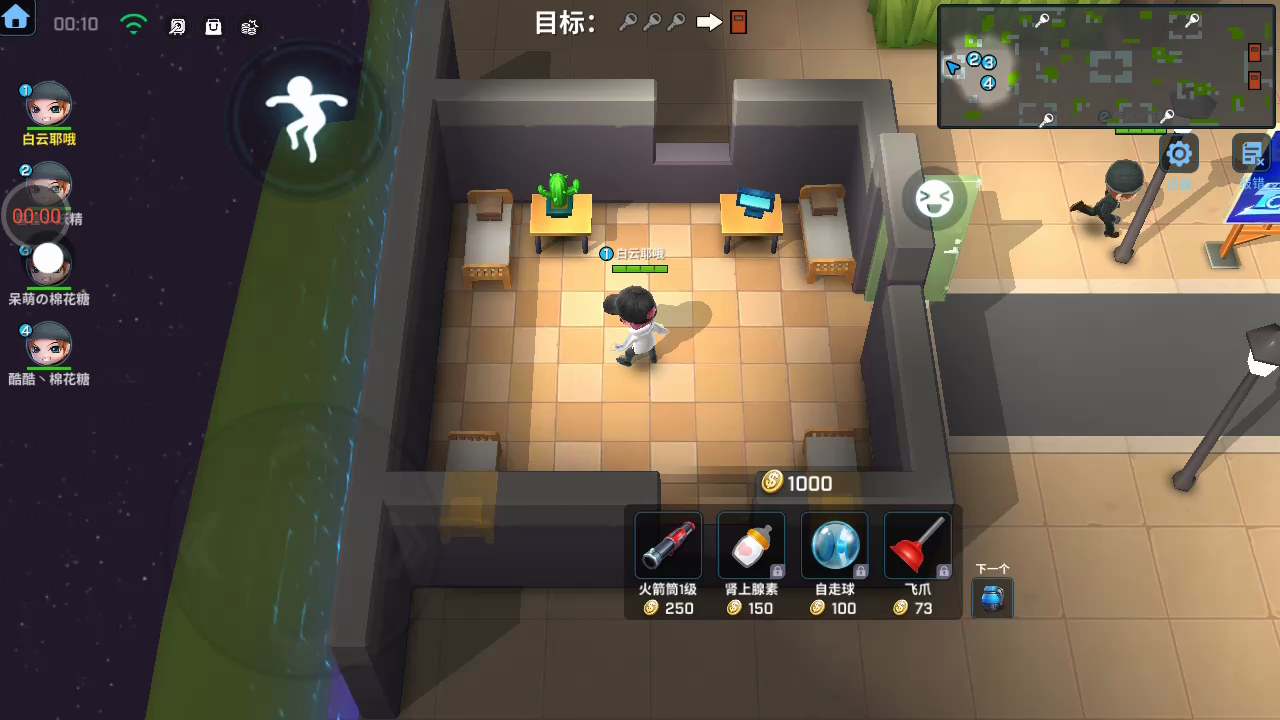Screen dimensions: 1280x720
Task: Buy the rocket launcher level 1 (火箭筒1级)
Action: [668, 546]
